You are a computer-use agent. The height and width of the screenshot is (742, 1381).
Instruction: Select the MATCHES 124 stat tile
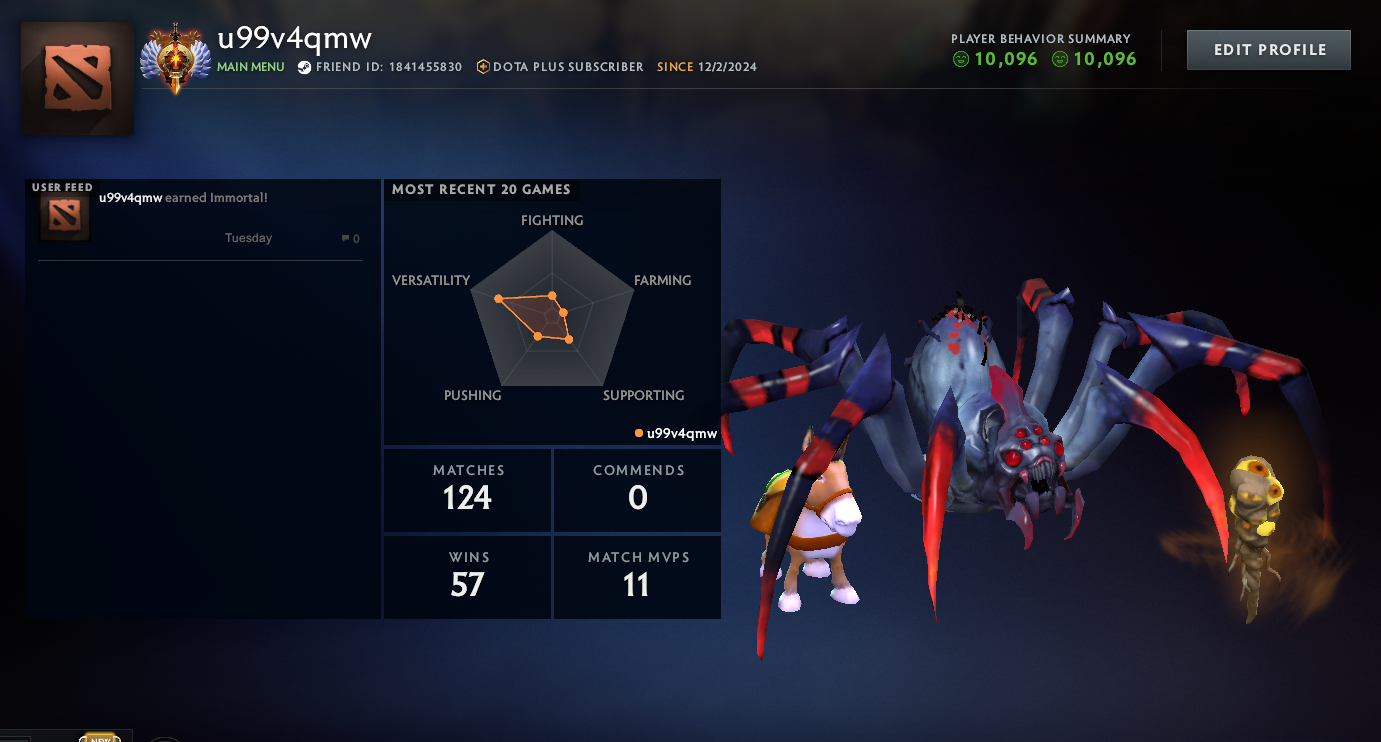point(467,490)
